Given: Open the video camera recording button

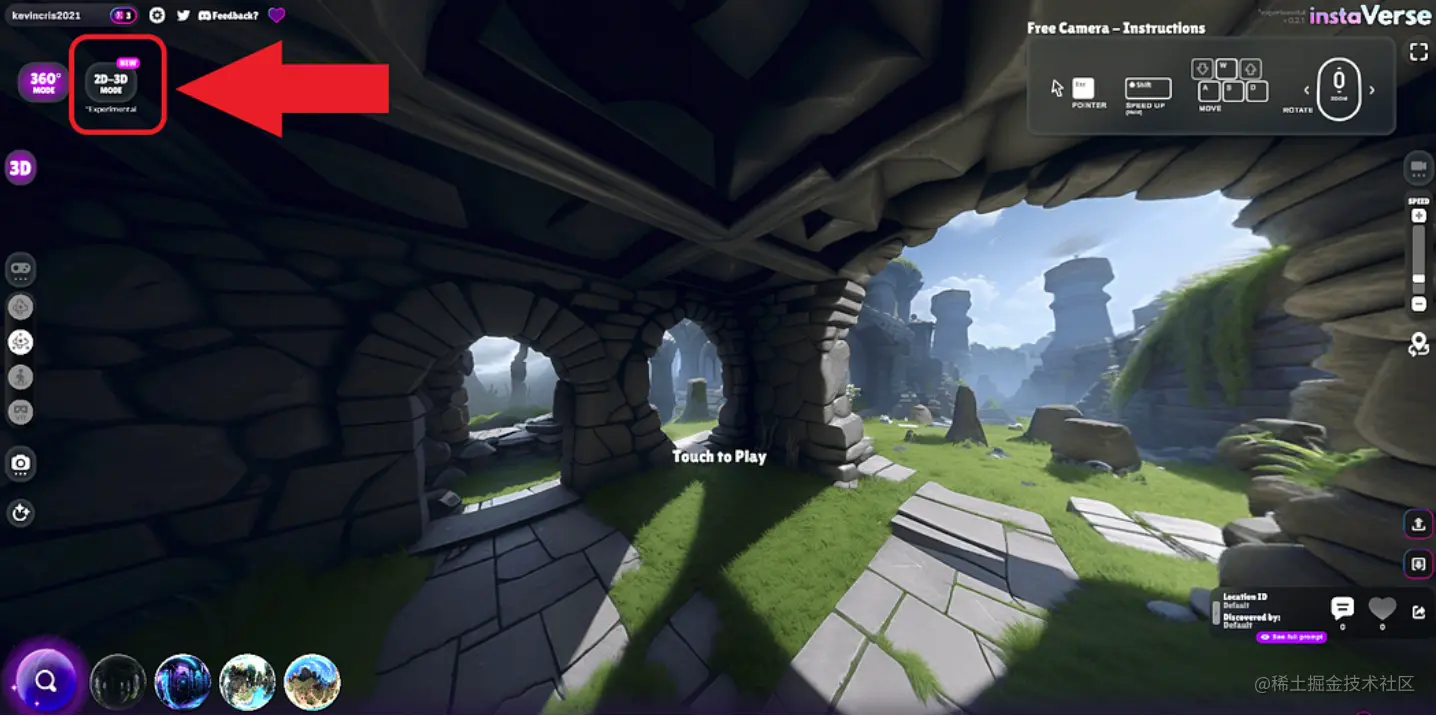Looking at the screenshot, I should (x=1418, y=168).
